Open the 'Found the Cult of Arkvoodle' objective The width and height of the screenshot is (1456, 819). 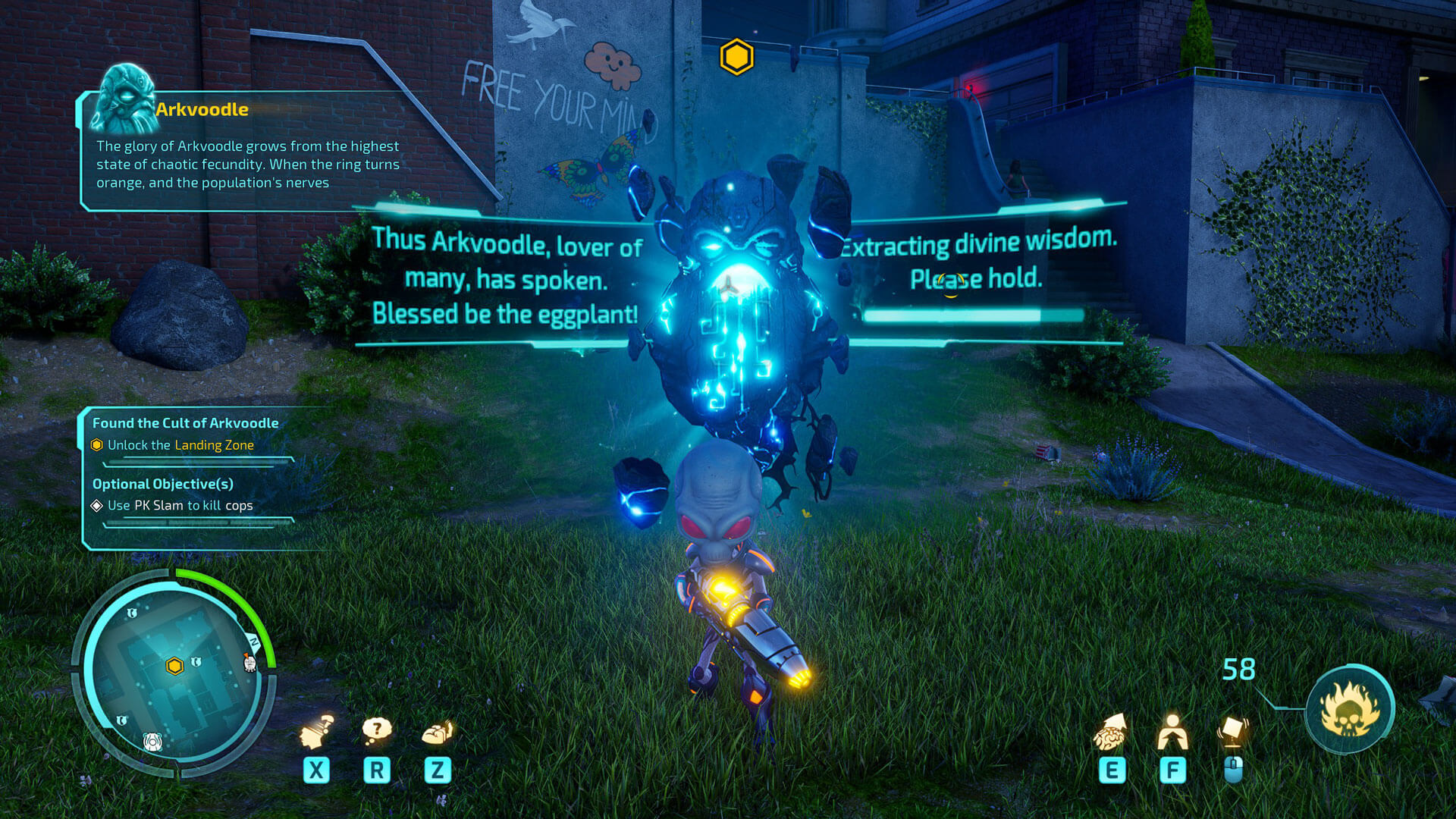[185, 423]
